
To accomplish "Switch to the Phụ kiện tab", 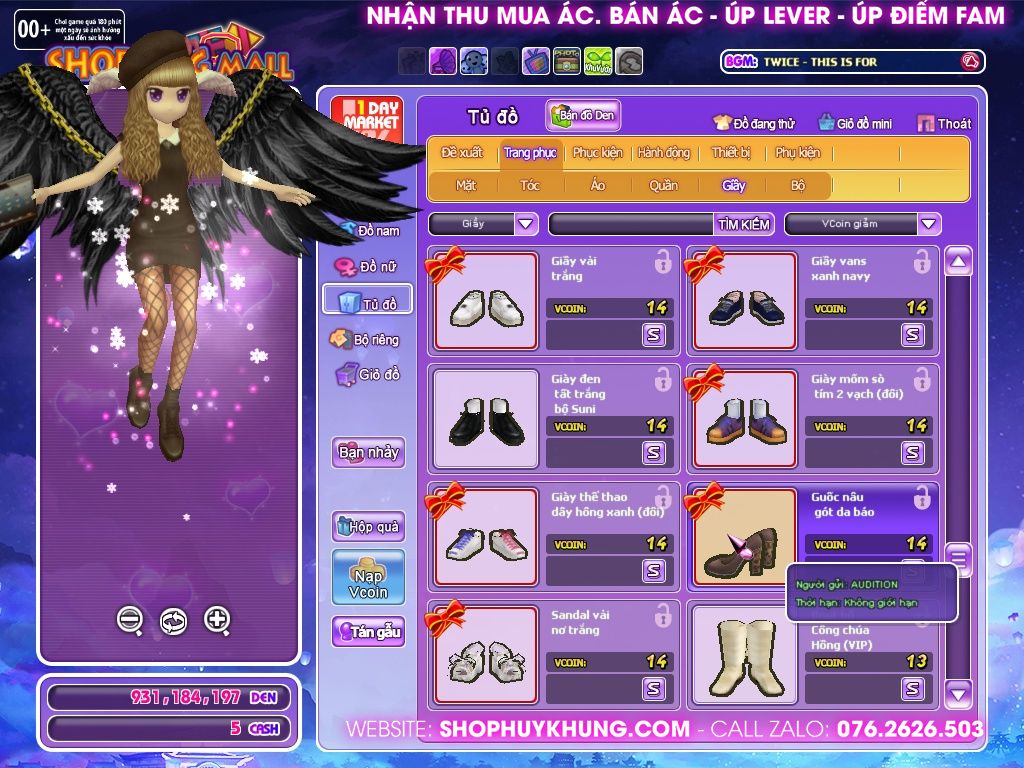I will pyautogui.click(x=797, y=153).
